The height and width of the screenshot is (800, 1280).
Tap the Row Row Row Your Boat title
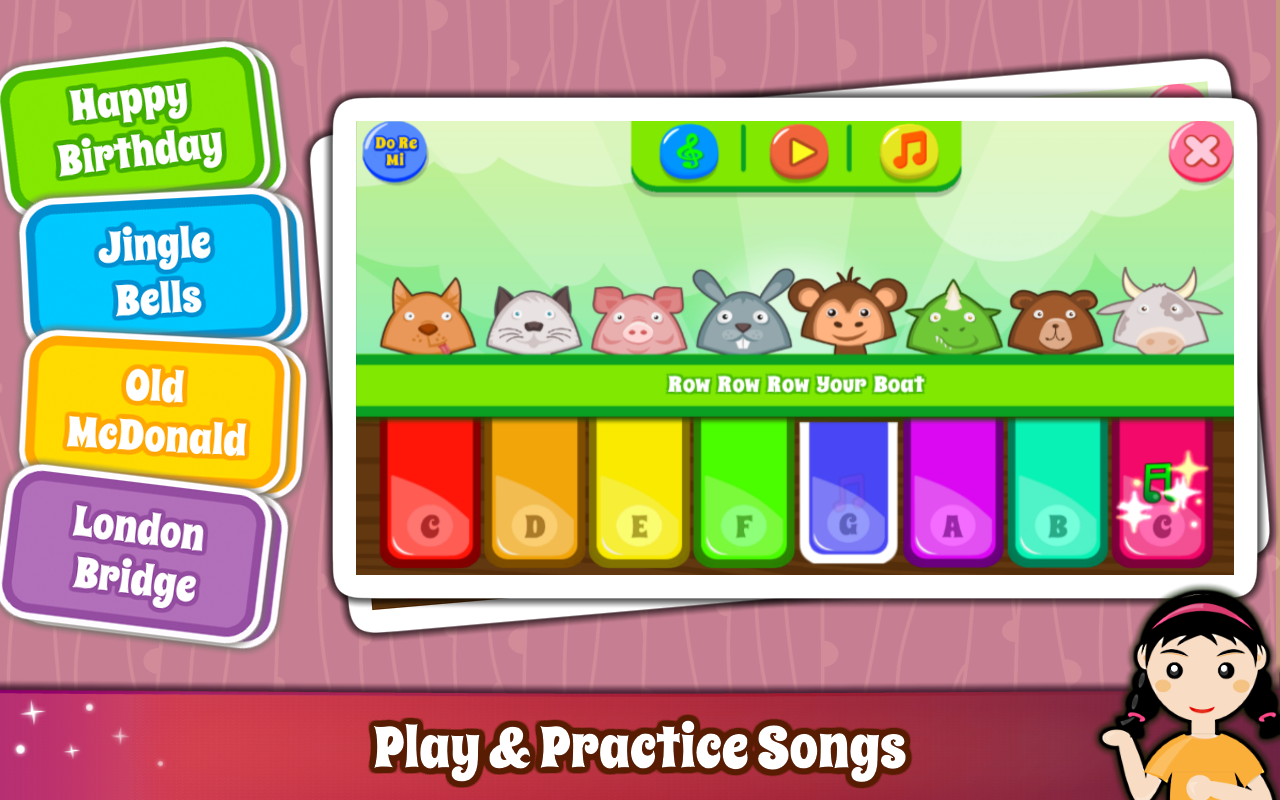(x=795, y=382)
